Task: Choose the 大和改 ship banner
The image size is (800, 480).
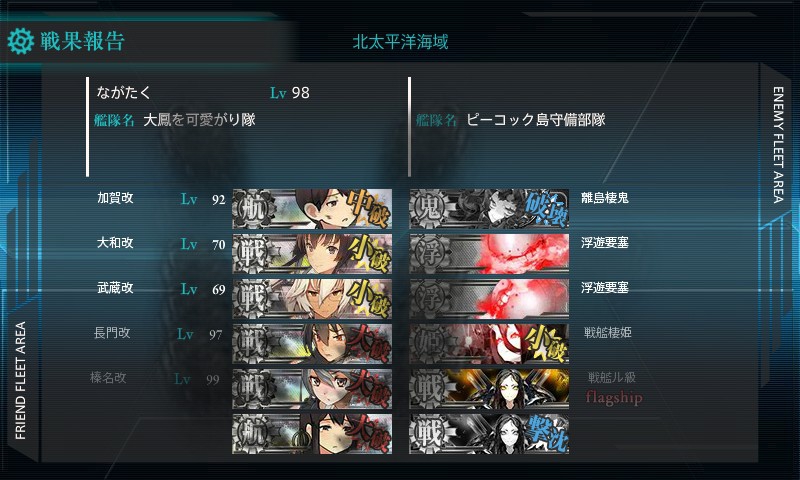Action: (310, 253)
